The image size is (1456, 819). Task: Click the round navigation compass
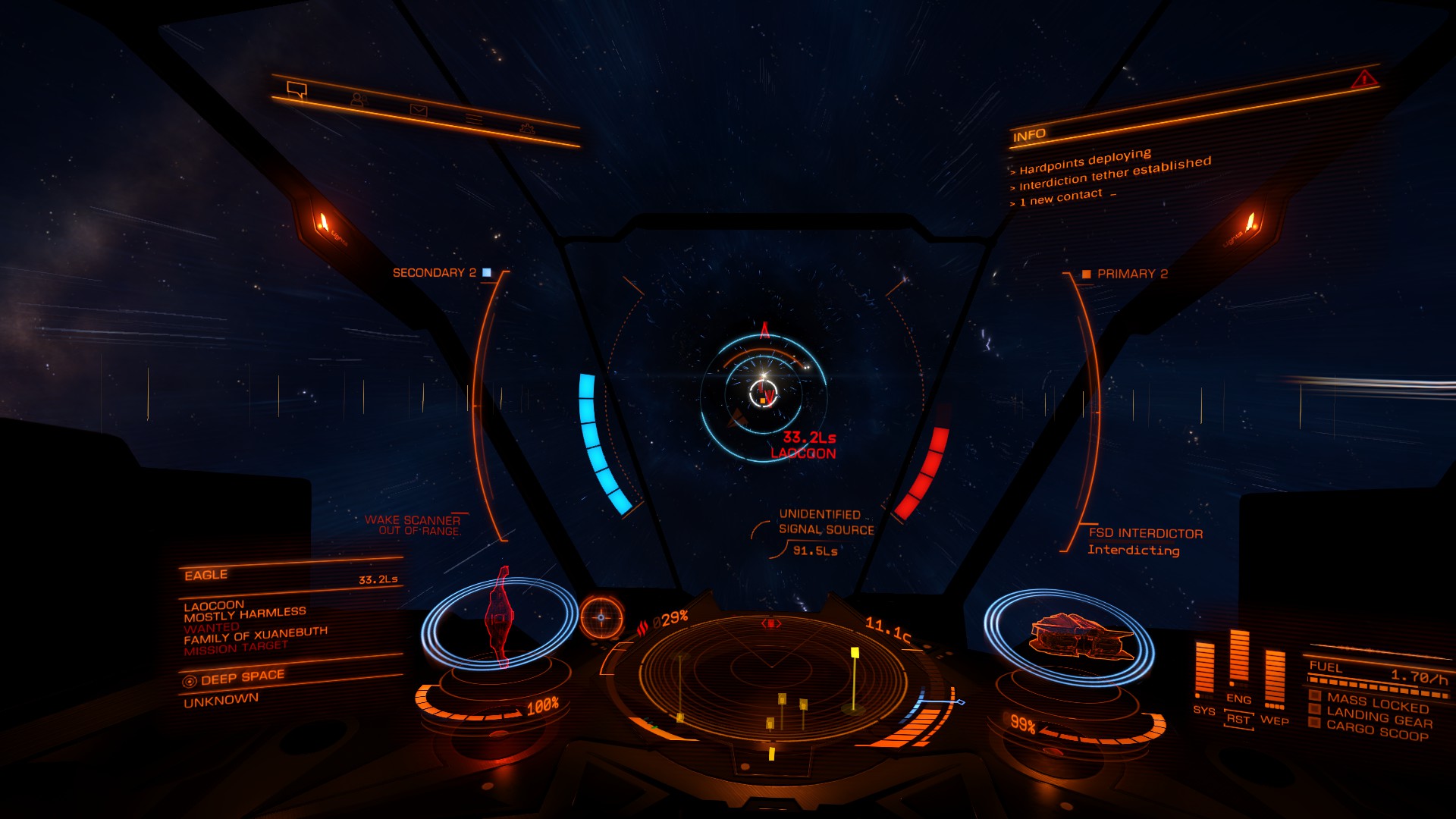(x=601, y=617)
